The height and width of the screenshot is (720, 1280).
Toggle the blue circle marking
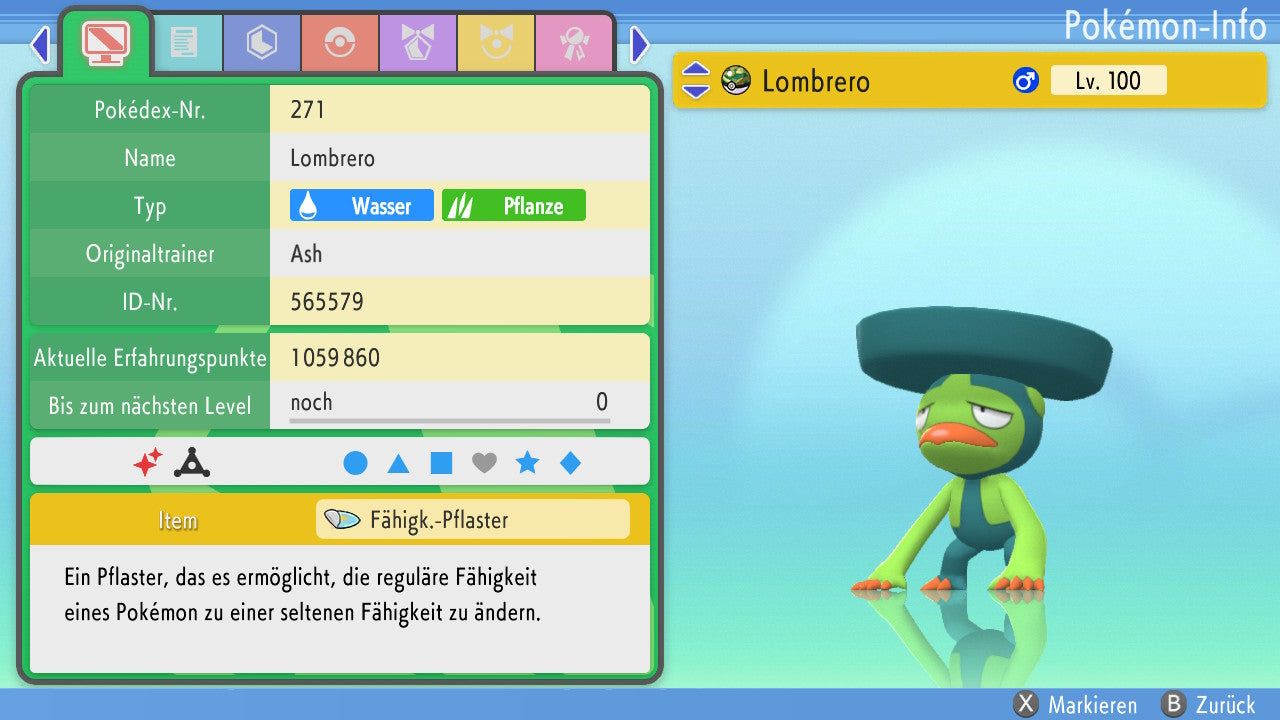point(355,463)
